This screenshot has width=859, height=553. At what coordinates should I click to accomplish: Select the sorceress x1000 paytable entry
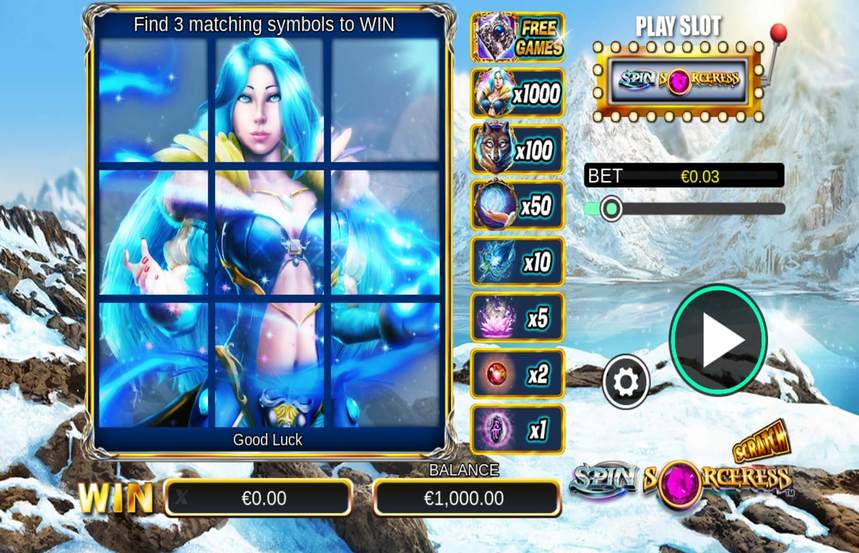tap(518, 94)
